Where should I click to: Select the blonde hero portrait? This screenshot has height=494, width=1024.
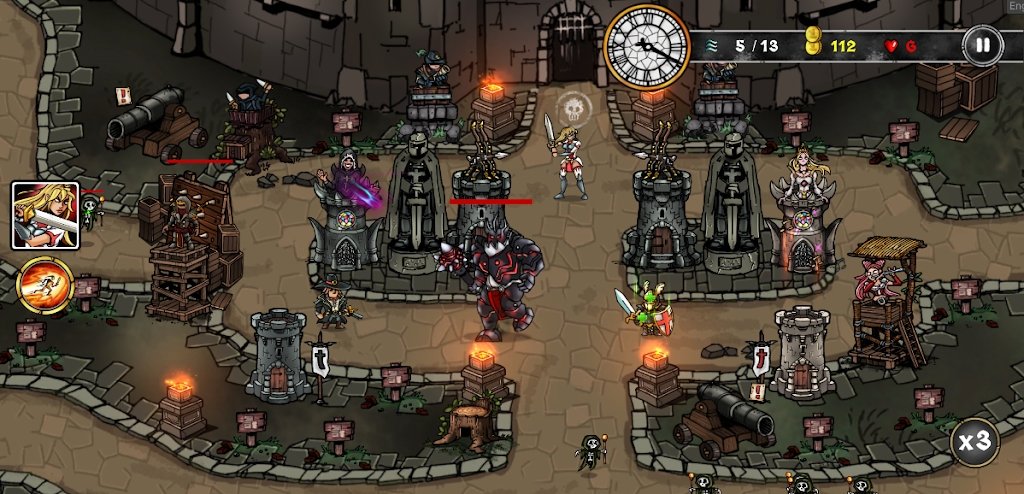pyautogui.click(x=45, y=215)
